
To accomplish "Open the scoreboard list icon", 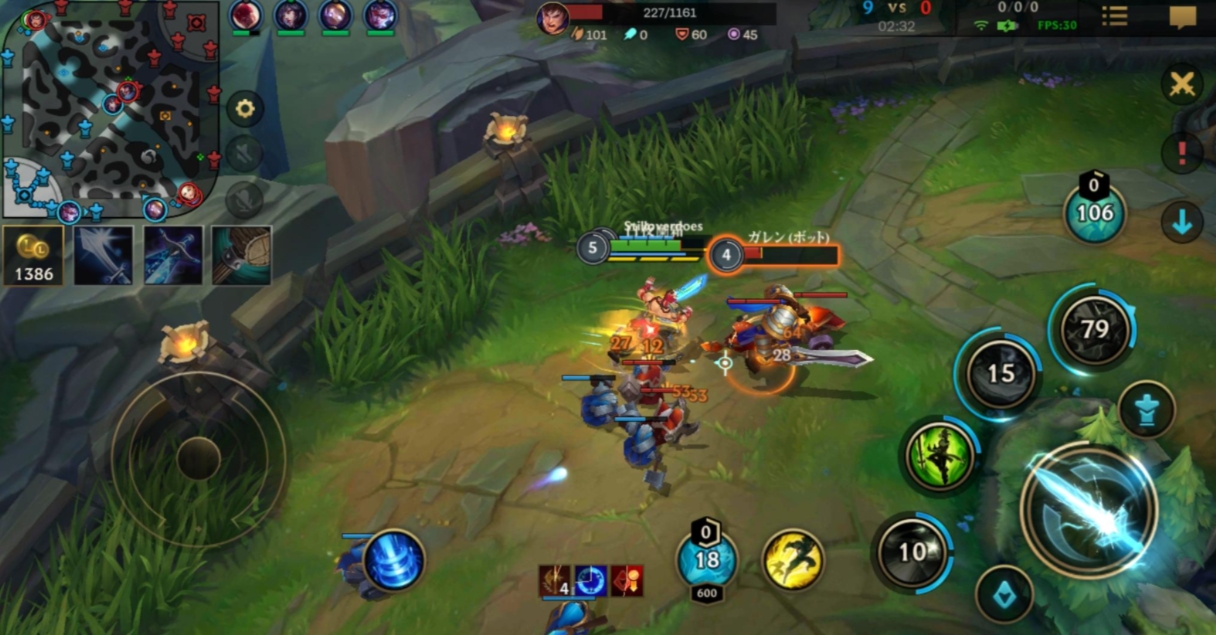I will click(x=1114, y=16).
